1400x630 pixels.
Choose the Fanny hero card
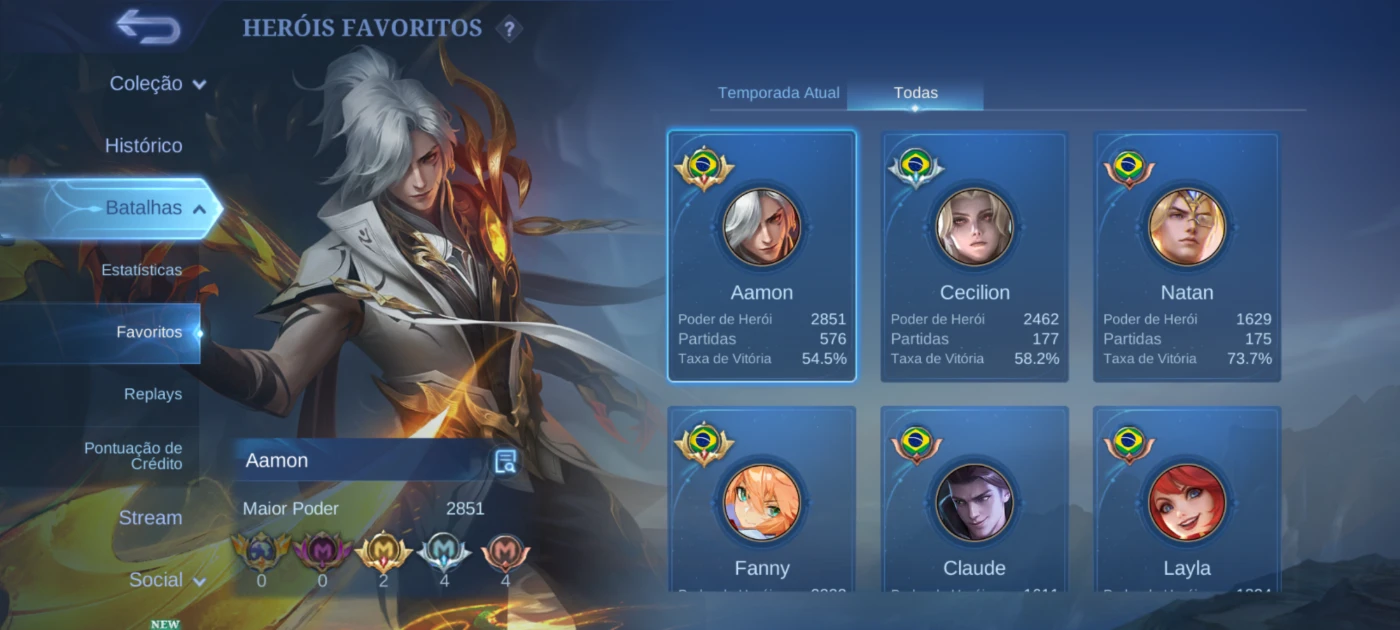pyautogui.click(x=762, y=500)
